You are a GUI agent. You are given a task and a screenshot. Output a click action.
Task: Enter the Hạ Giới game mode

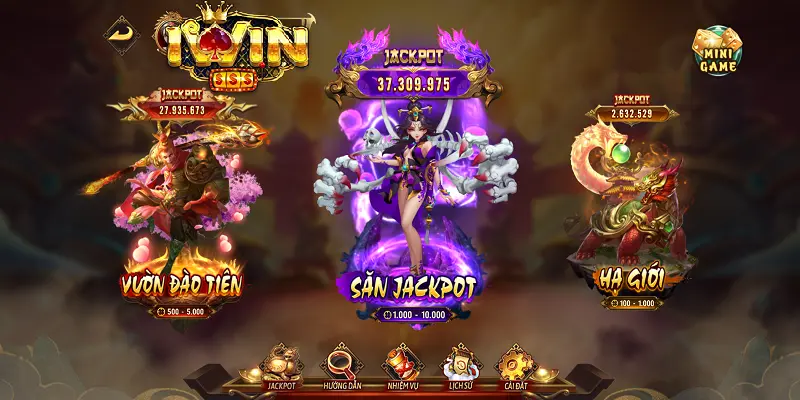(x=628, y=220)
